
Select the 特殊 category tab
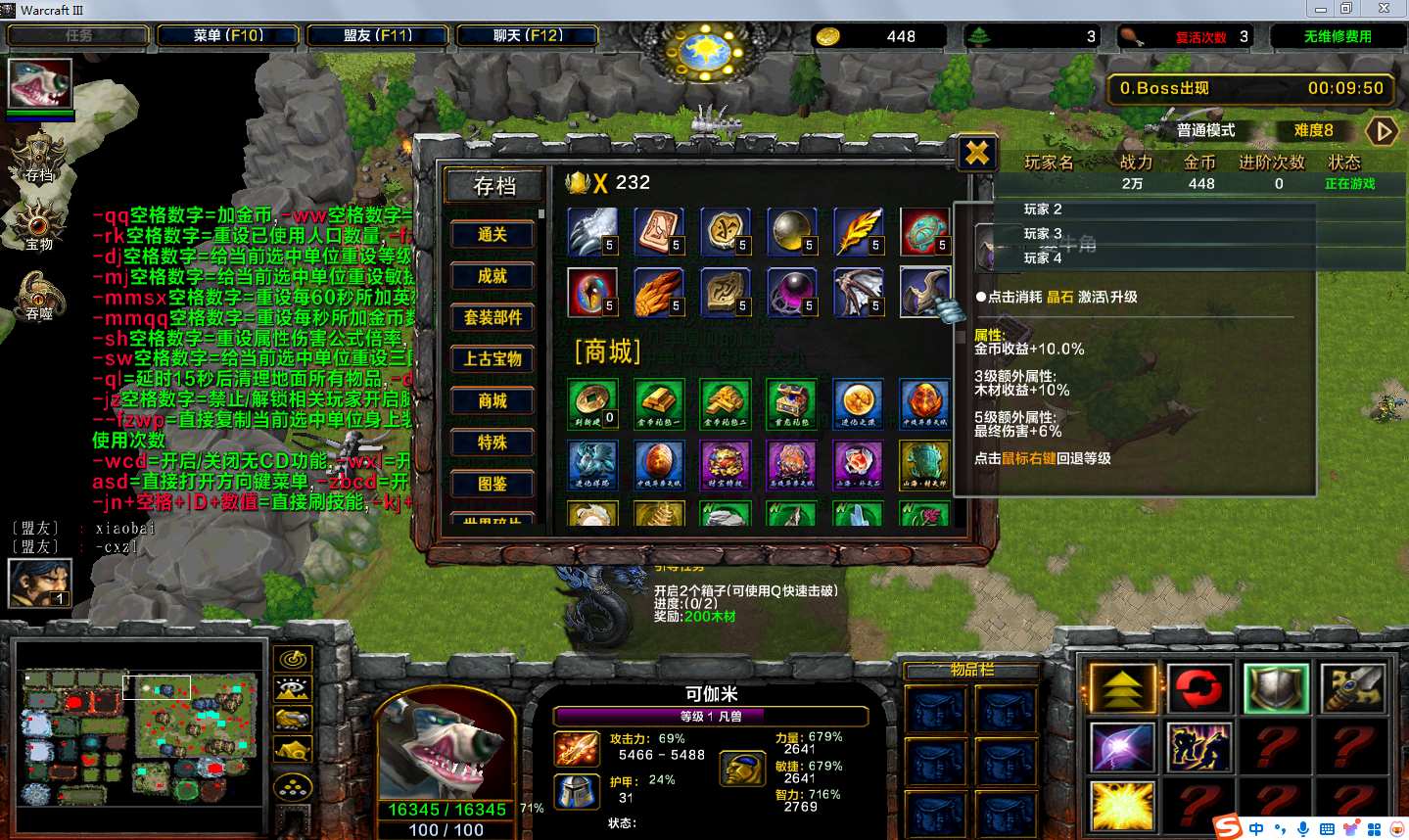pyautogui.click(x=492, y=443)
